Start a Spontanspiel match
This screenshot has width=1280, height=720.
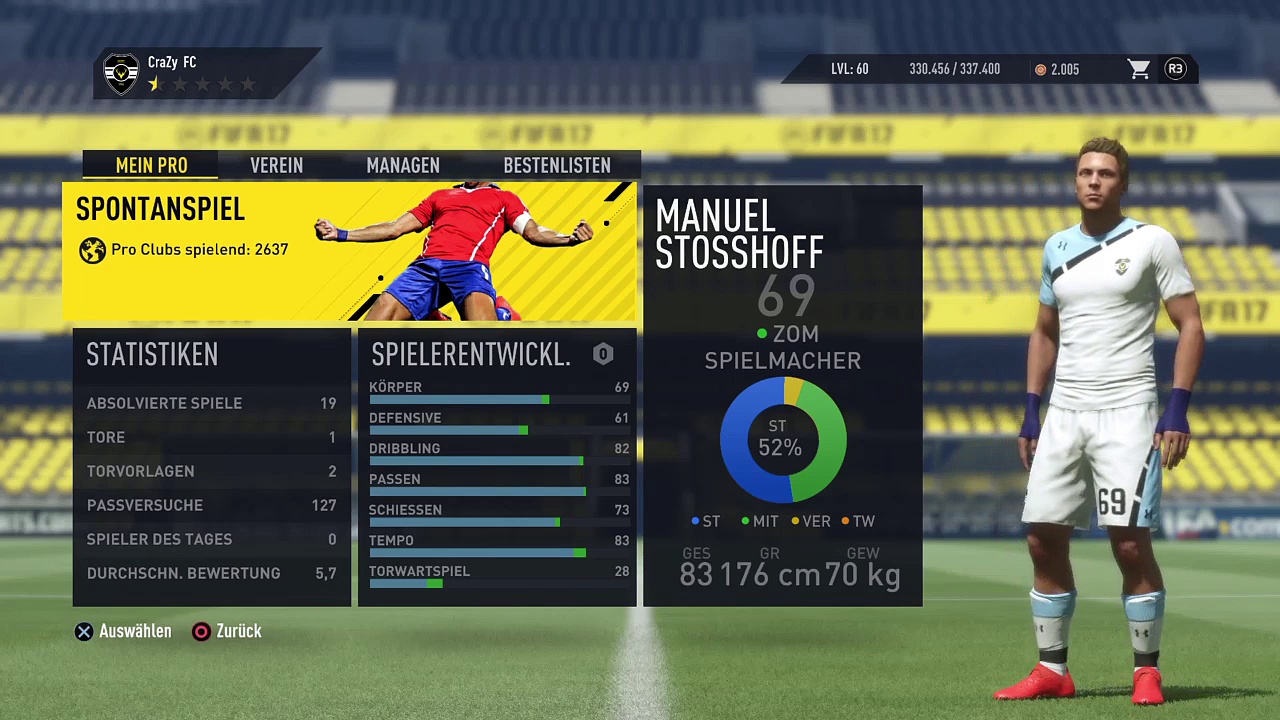click(x=349, y=251)
